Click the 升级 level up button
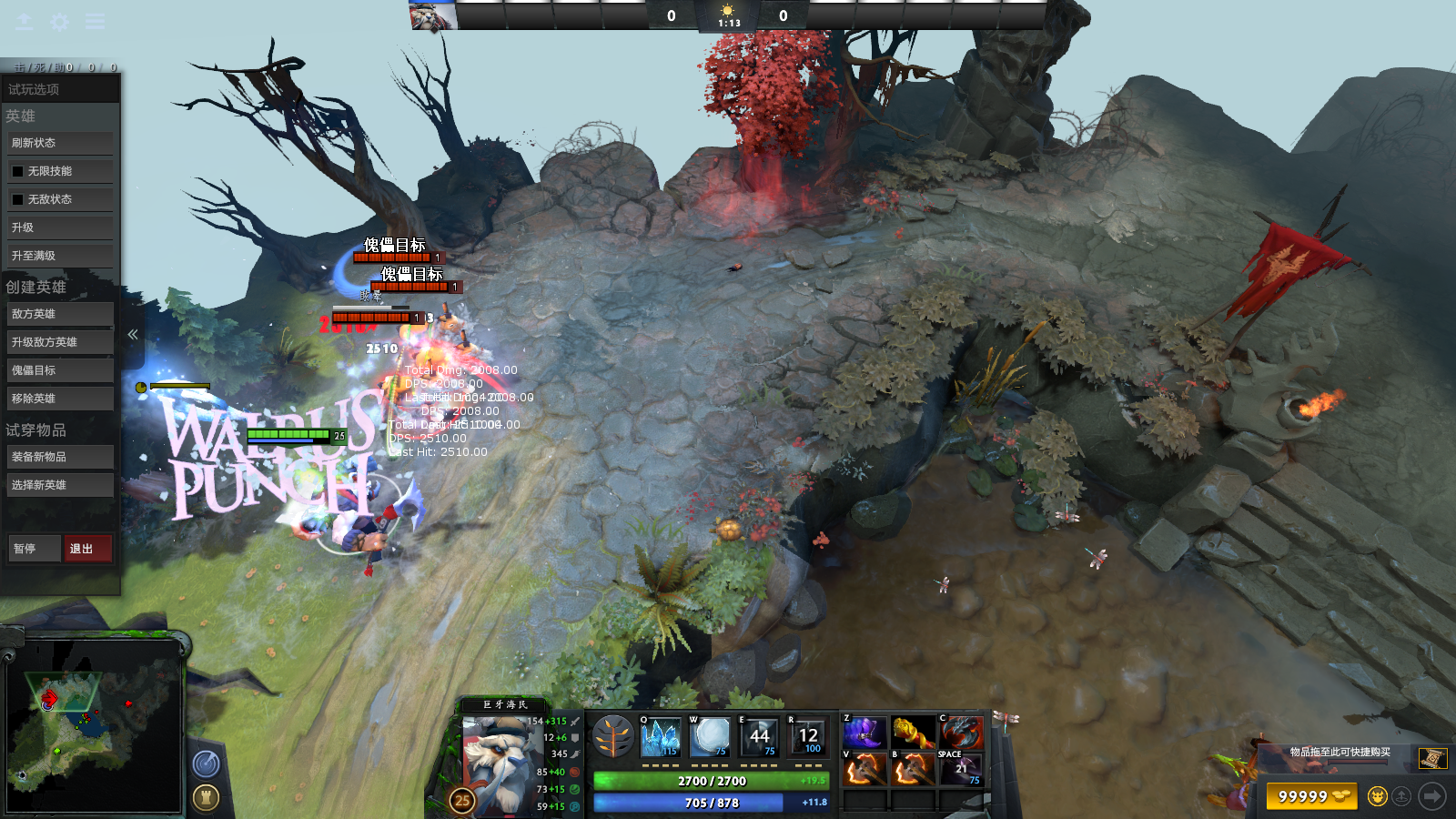 tap(60, 227)
